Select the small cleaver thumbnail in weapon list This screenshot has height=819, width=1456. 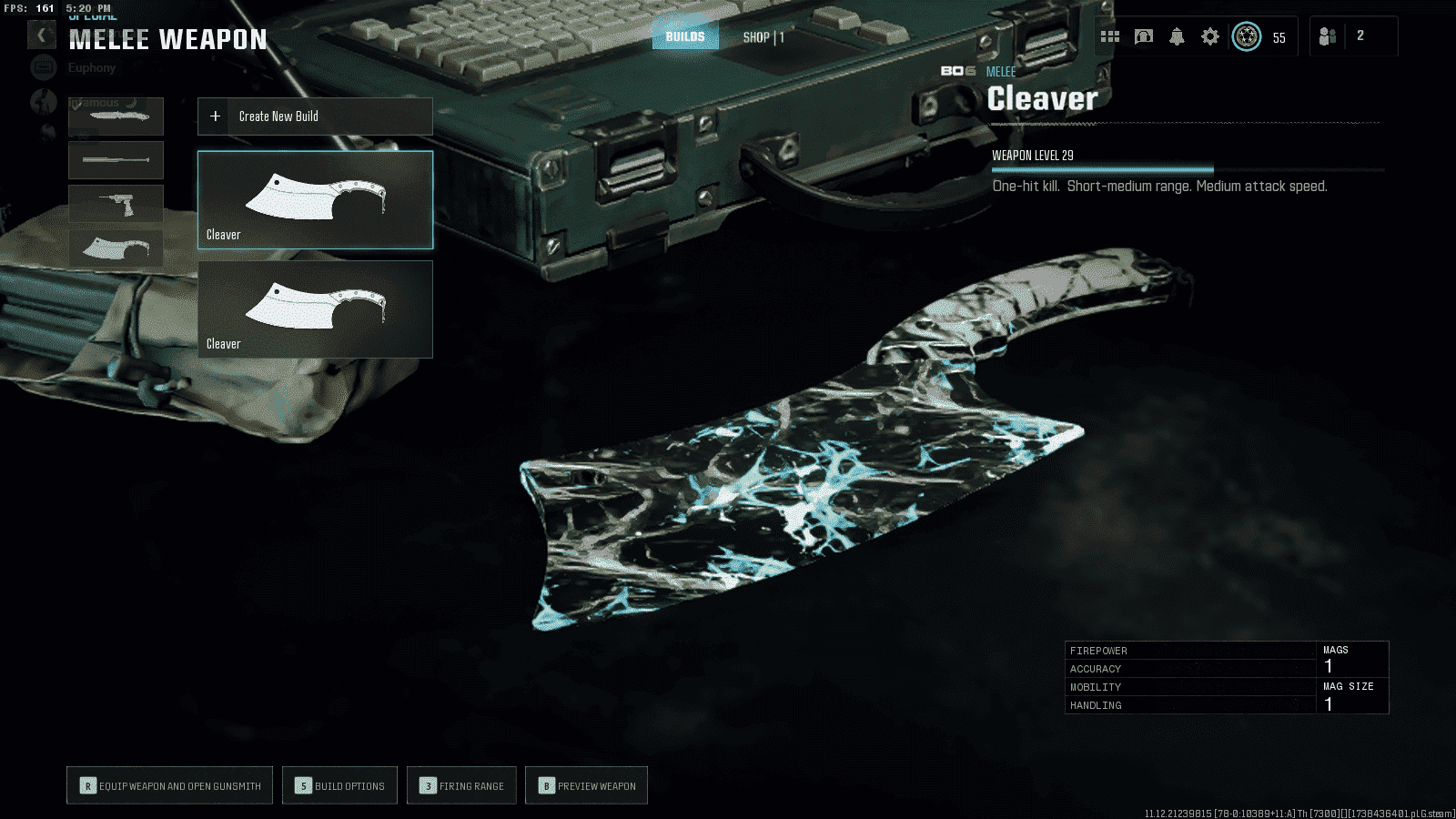tap(116, 248)
